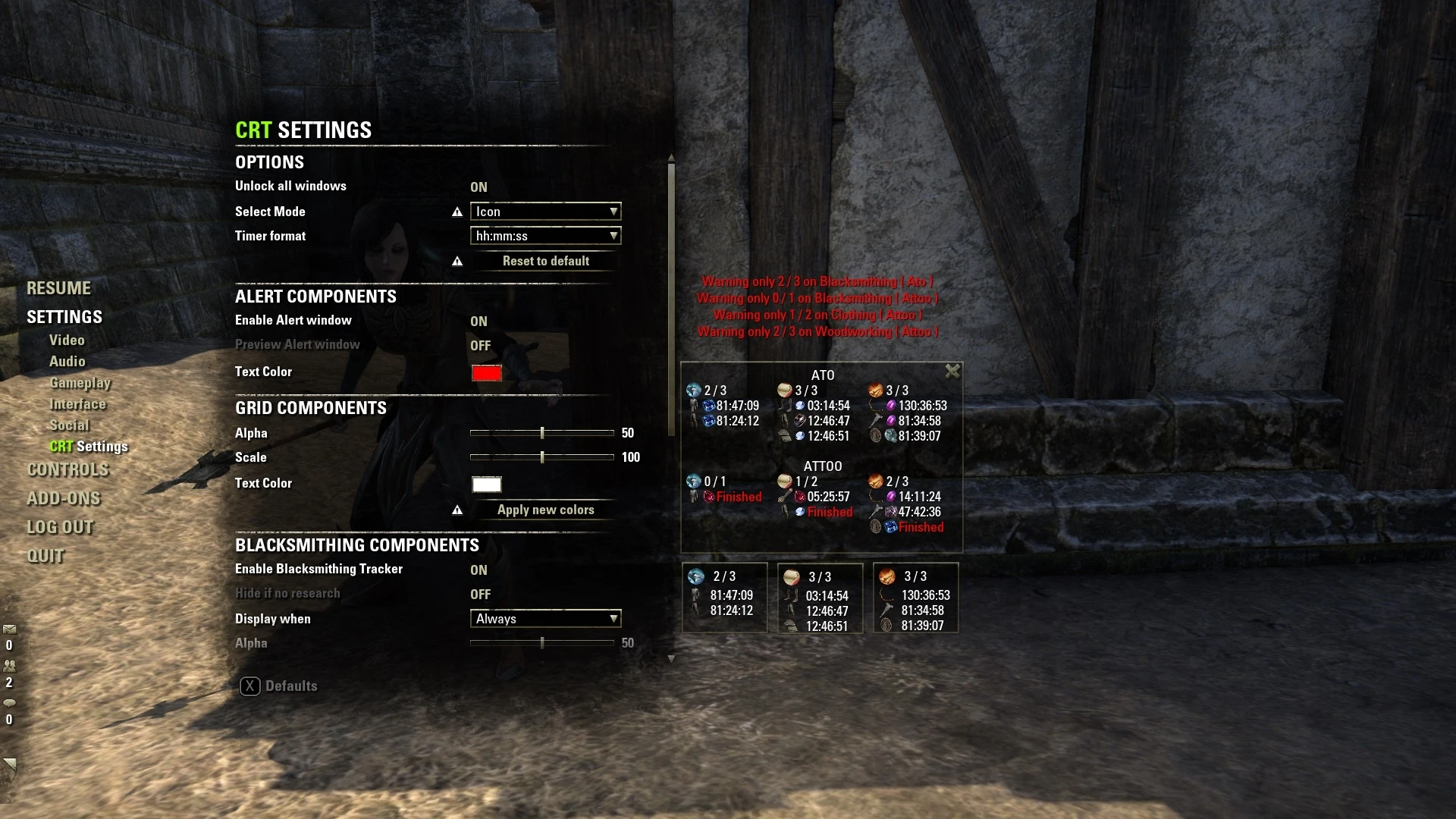The image size is (1456, 819).
Task: Click the scrollbar beside the settings panel
Action: (x=670, y=296)
